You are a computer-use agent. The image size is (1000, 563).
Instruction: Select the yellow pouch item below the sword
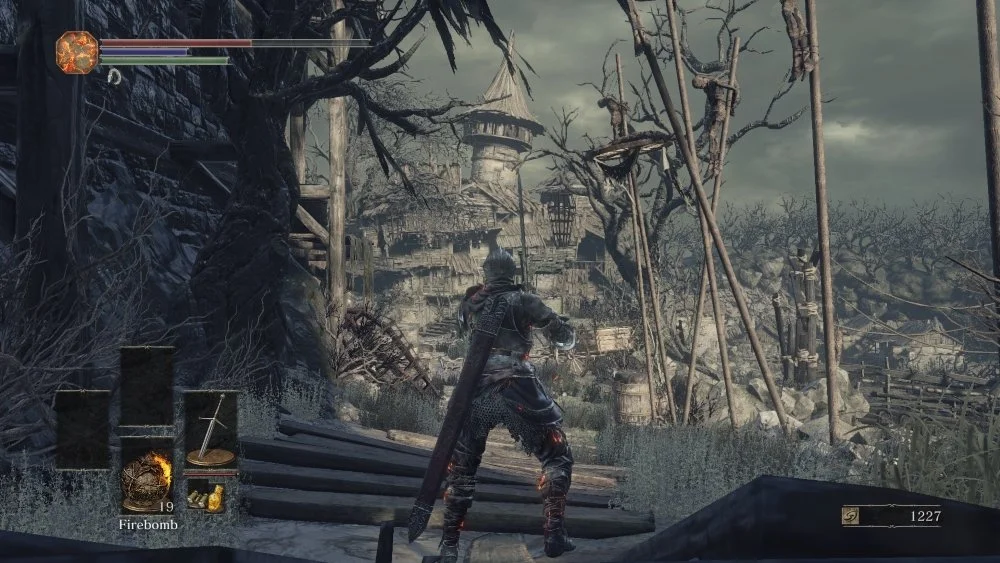point(210,493)
